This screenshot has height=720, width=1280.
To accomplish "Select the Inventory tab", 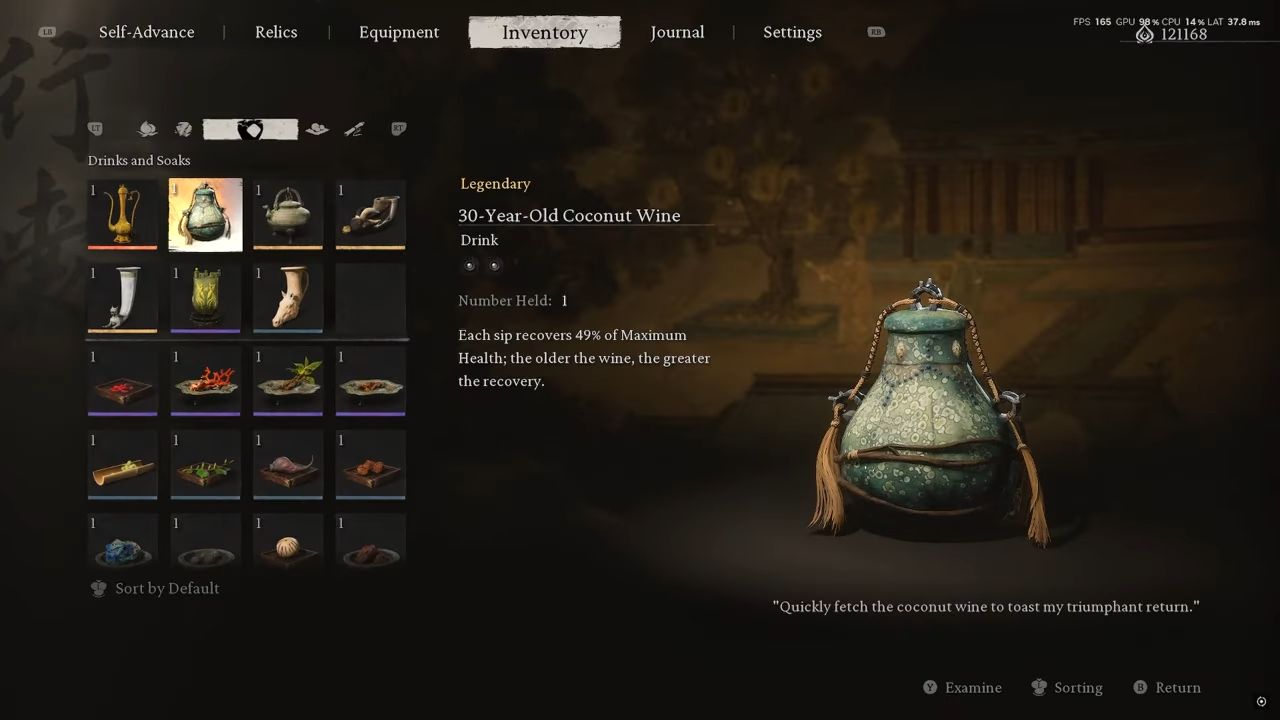I will 545,32.
